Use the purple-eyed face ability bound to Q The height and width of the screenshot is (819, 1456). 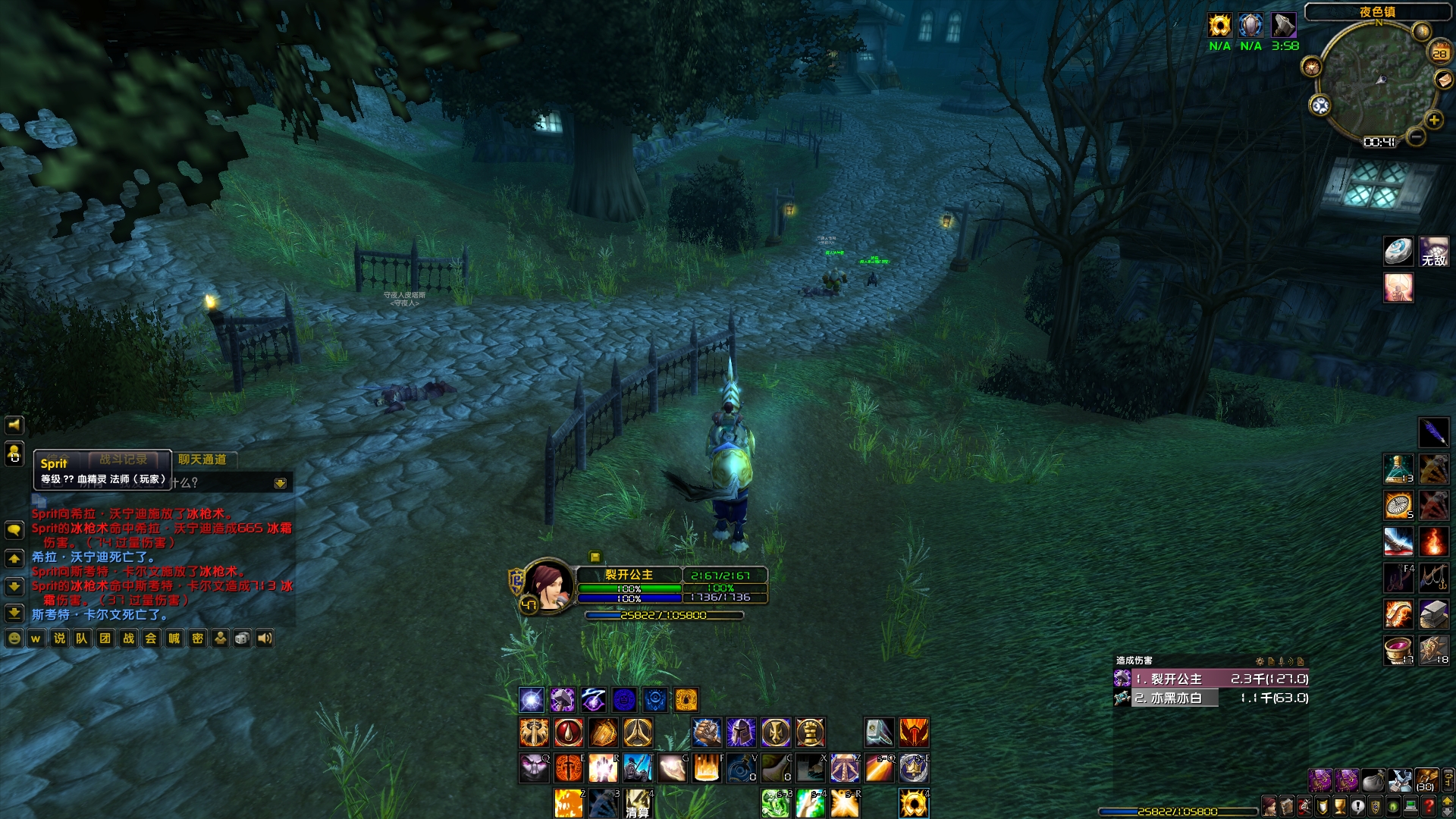pyautogui.click(x=534, y=769)
